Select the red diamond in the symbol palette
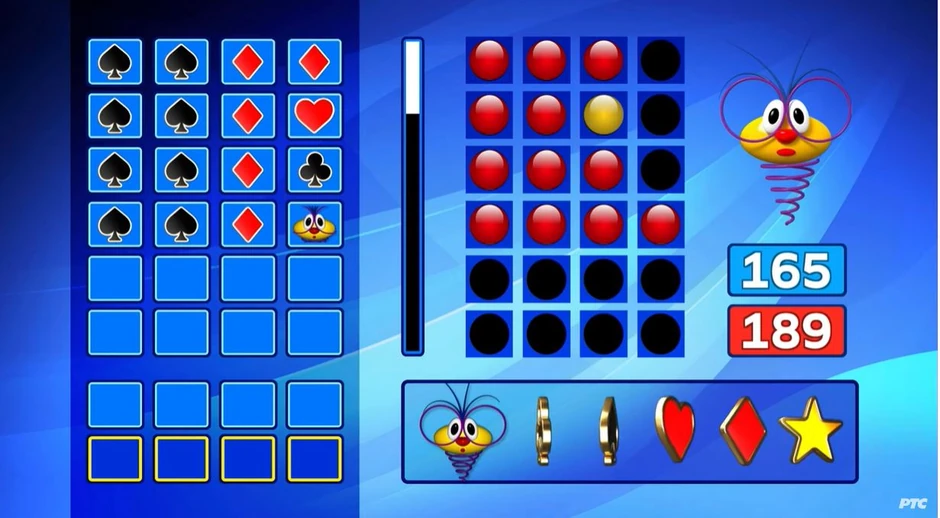940x518 pixels. pyautogui.click(x=742, y=430)
